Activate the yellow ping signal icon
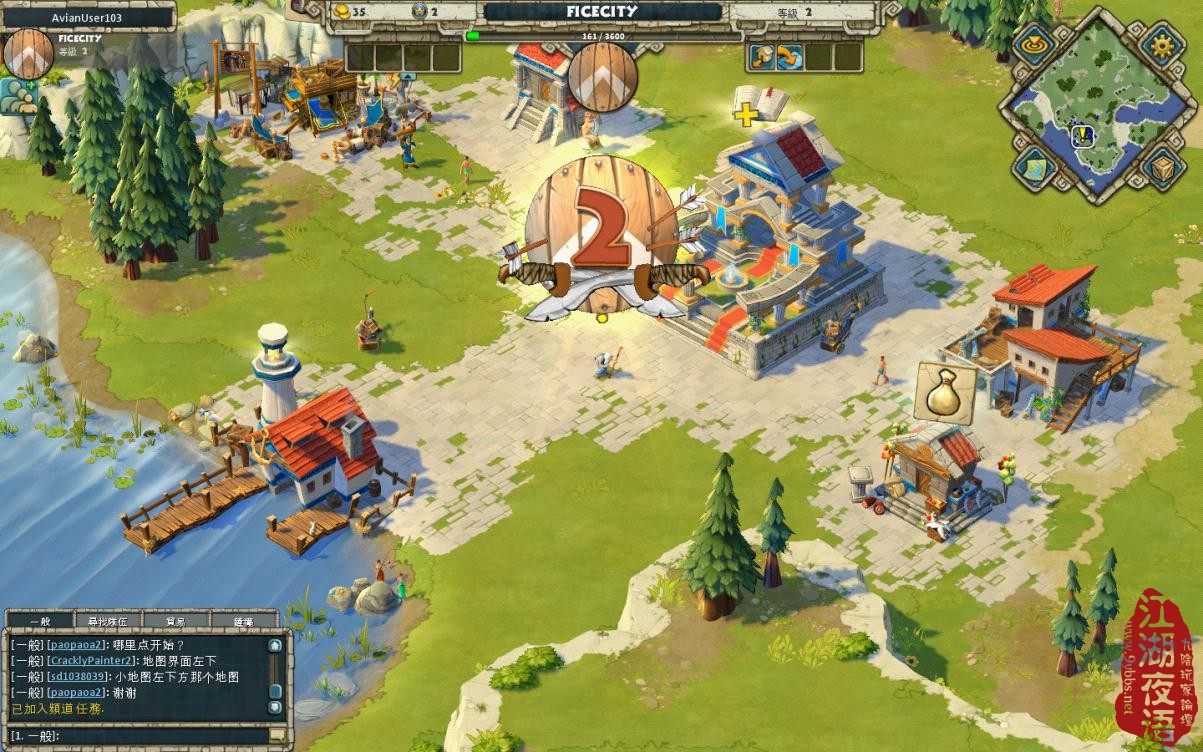 click(1032, 45)
